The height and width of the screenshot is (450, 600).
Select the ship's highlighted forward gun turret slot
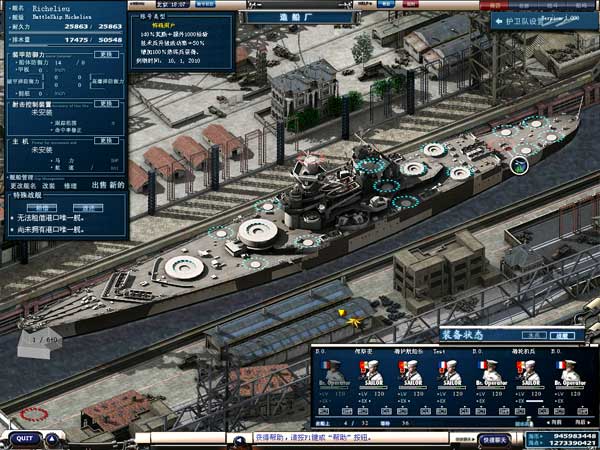pos(520,165)
